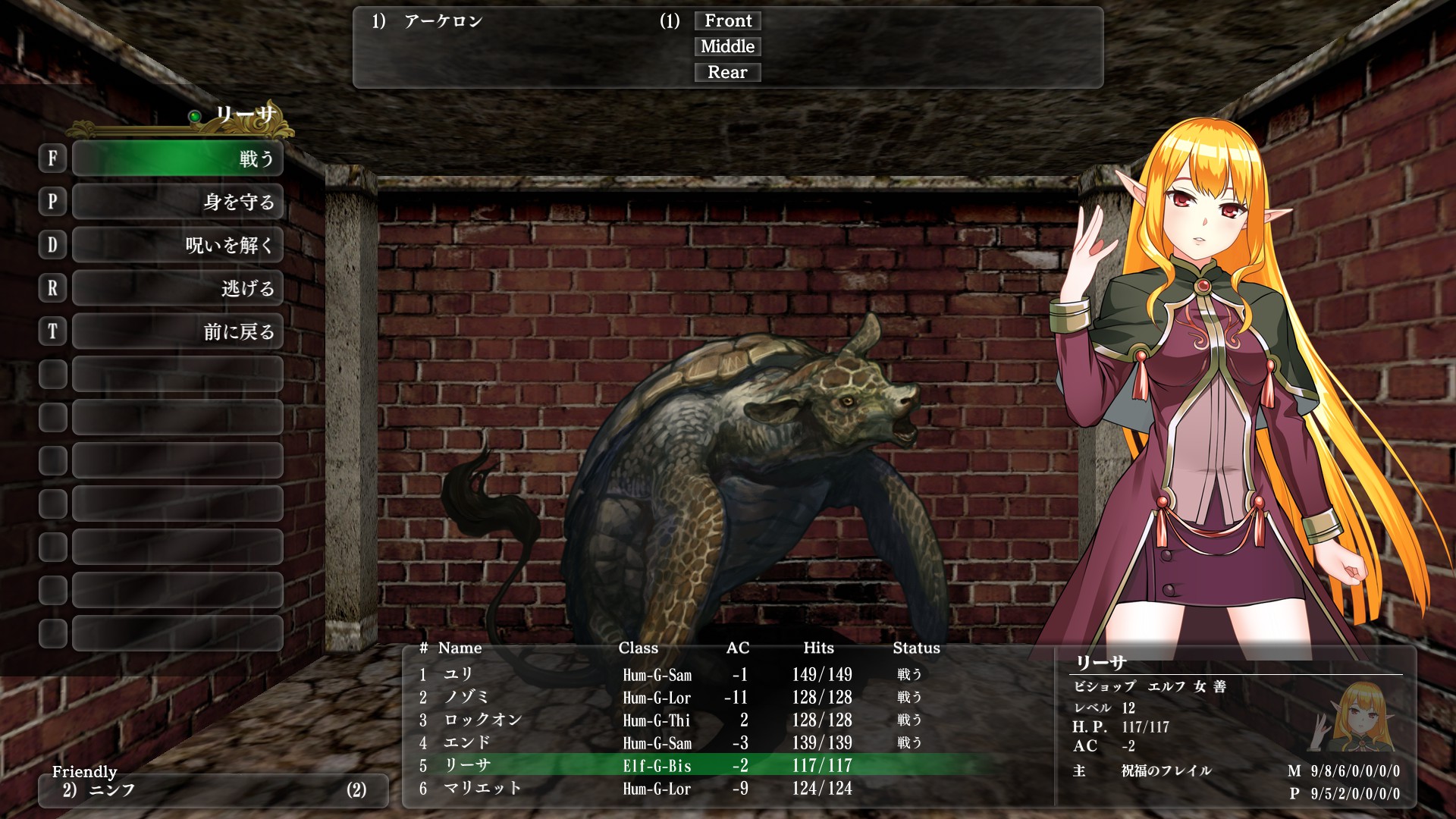Click the Rear row button
This screenshot has height=819, width=1456.
point(727,73)
